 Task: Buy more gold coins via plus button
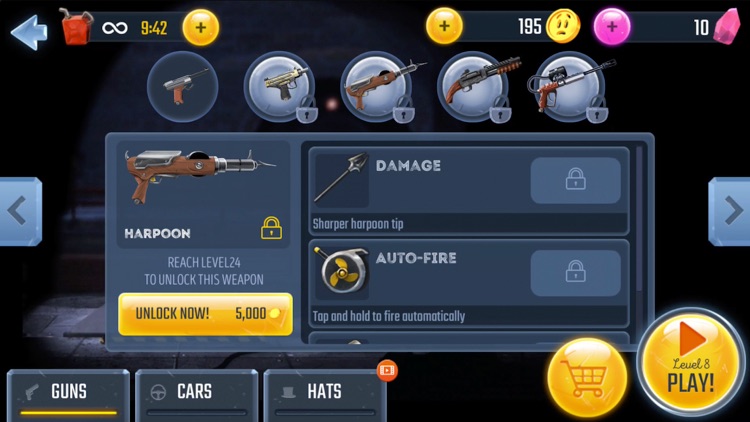point(444,26)
